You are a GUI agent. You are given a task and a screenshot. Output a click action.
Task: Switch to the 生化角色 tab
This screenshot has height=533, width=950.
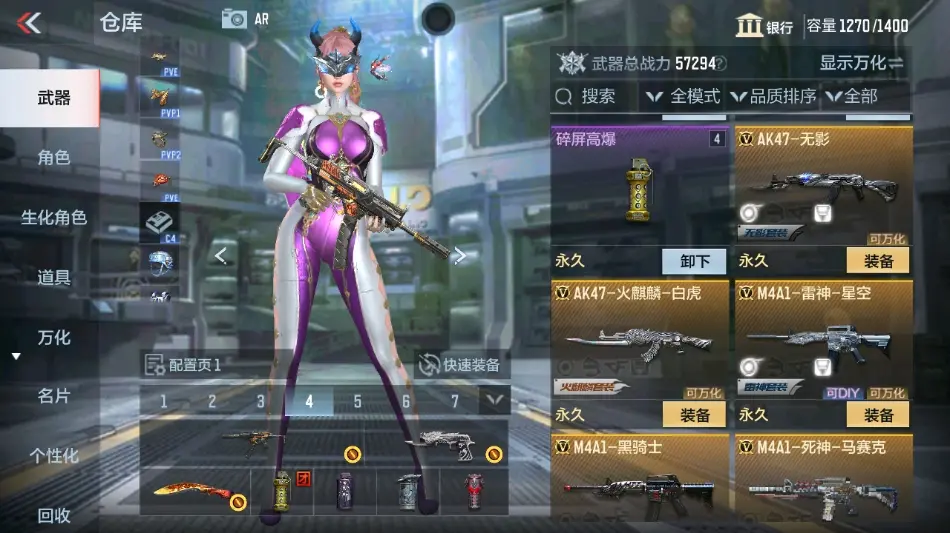[x=53, y=217]
